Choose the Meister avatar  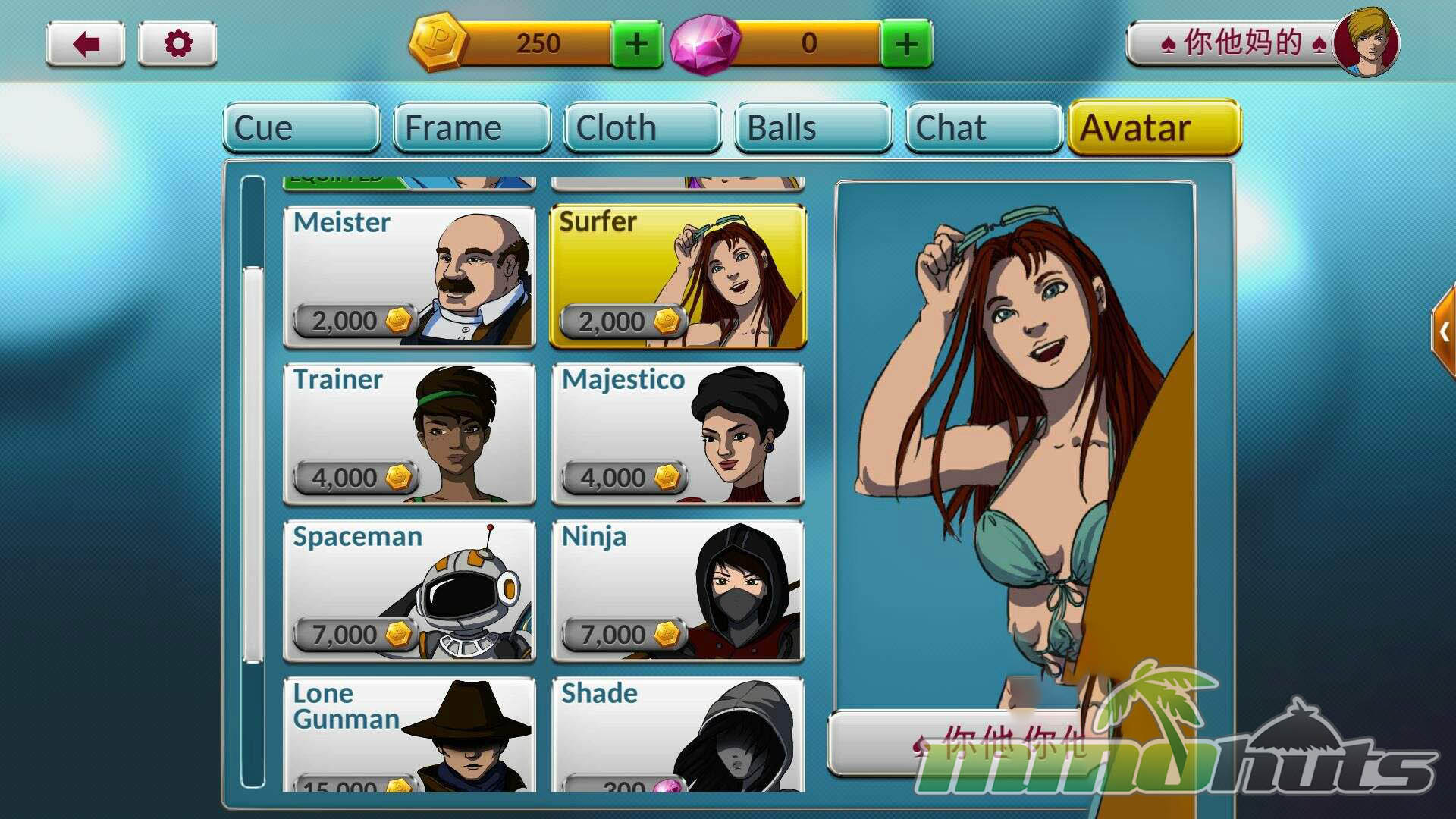point(409,277)
